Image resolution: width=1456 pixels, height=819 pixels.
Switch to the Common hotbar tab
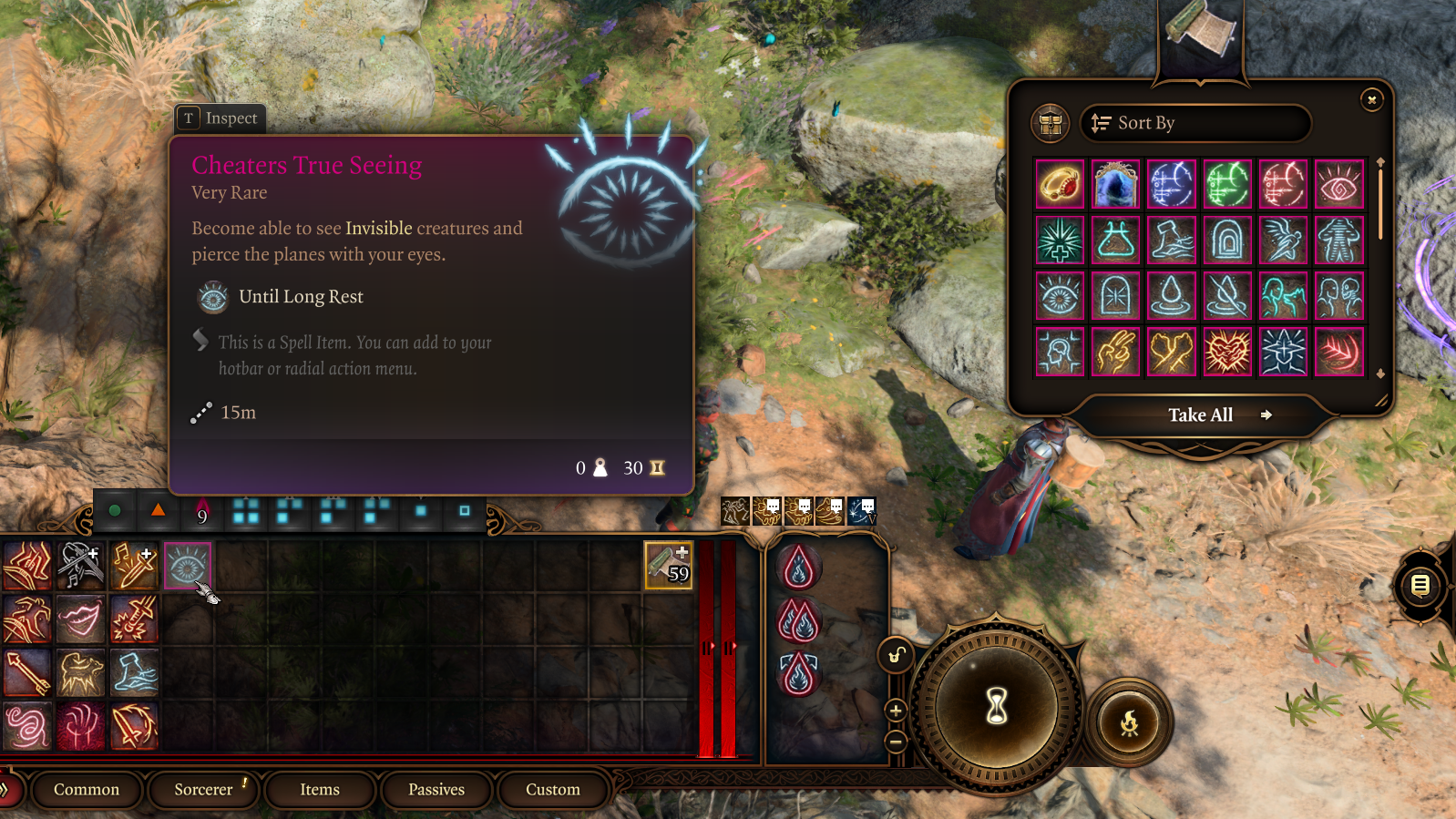87,790
